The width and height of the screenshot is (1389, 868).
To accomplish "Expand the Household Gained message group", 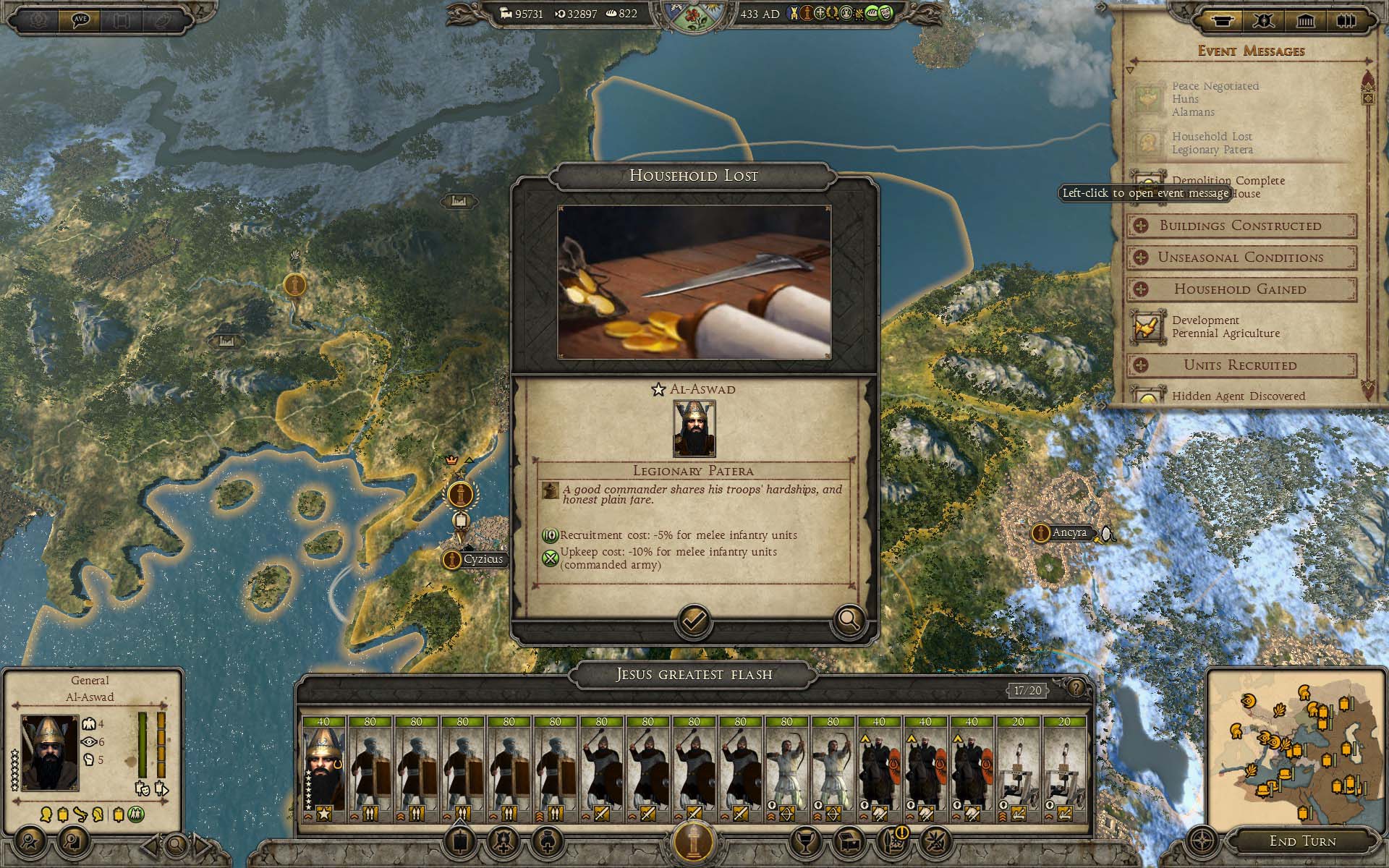I will pyautogui.click(x=1241, y=289).
